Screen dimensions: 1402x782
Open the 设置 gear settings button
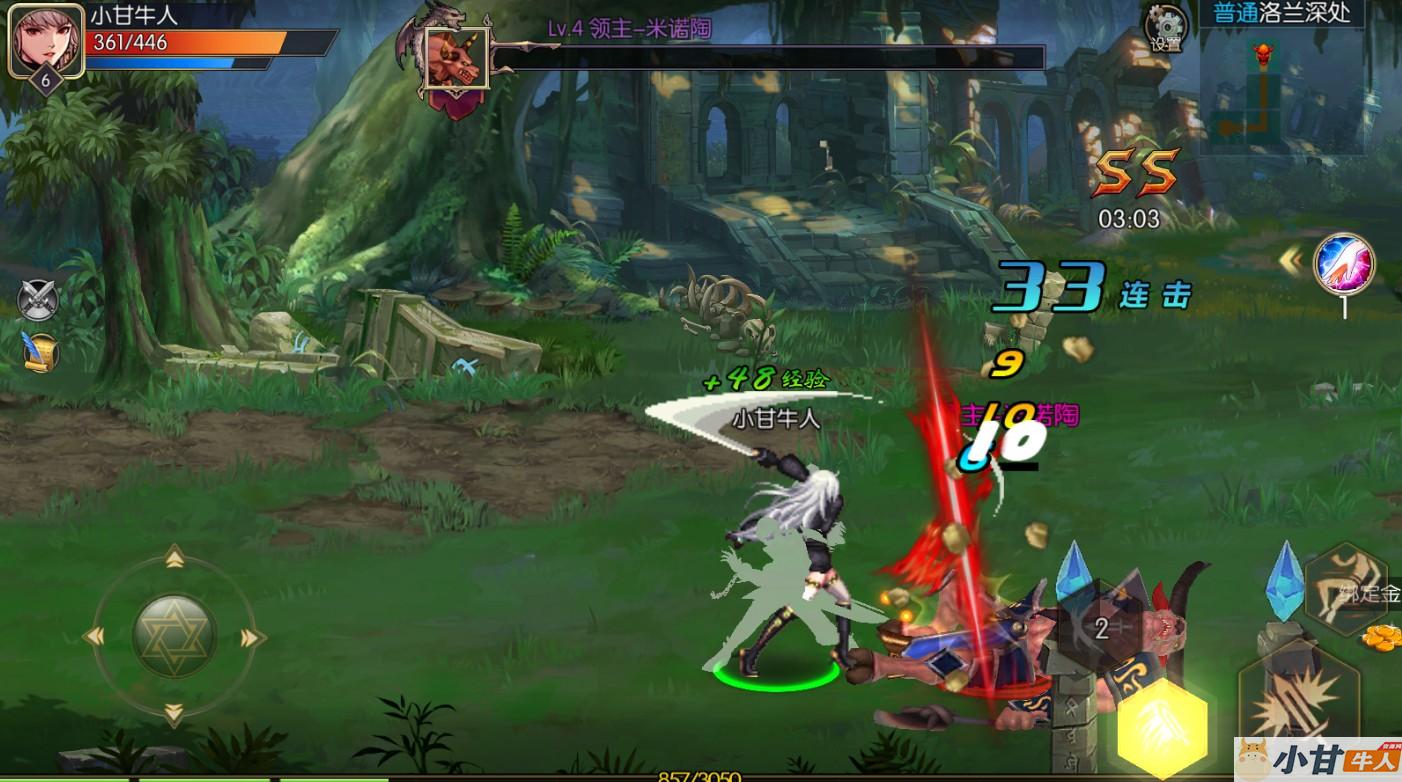point(1165,27)
